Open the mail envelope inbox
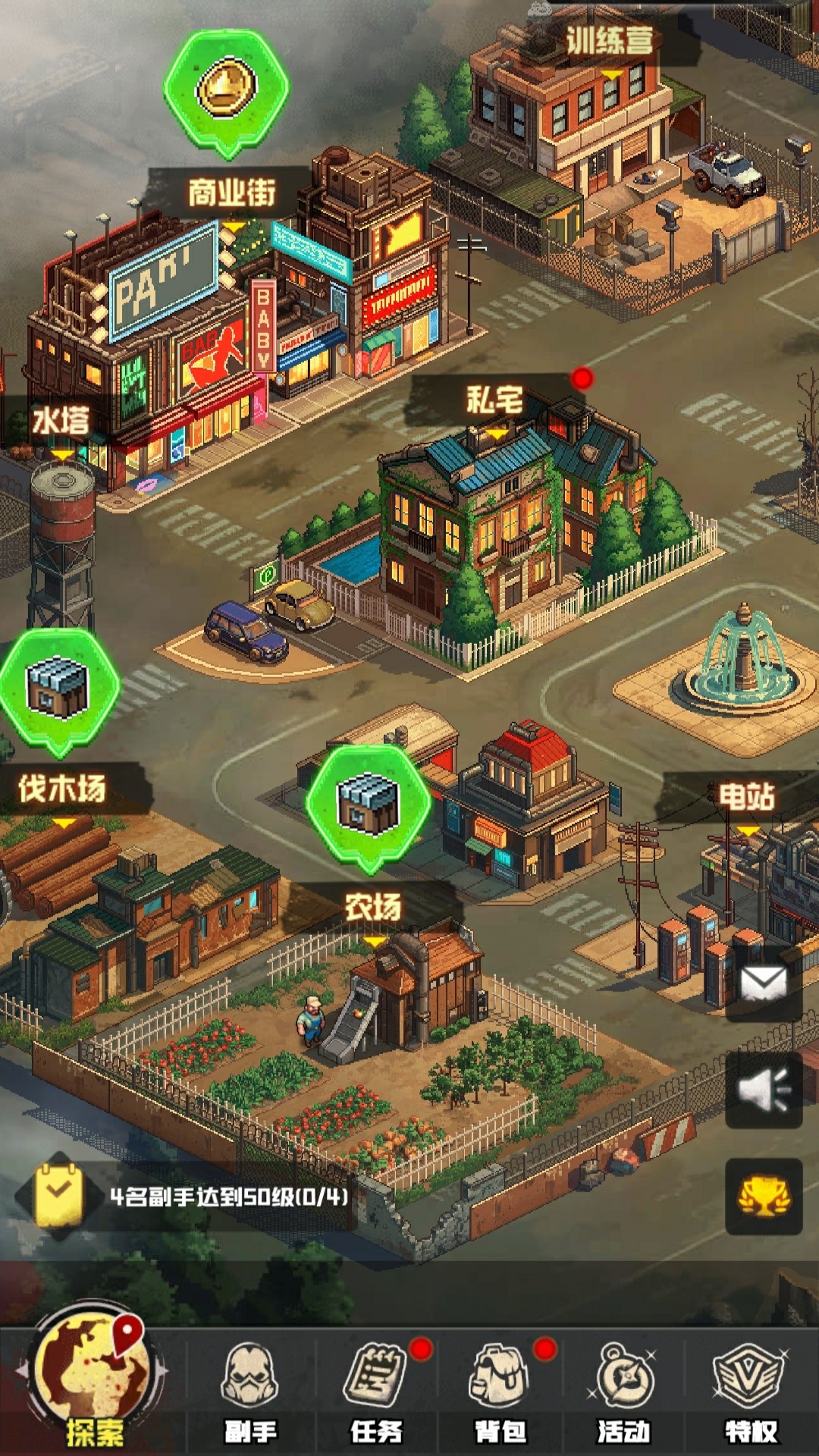 click(x=764, y=984)
